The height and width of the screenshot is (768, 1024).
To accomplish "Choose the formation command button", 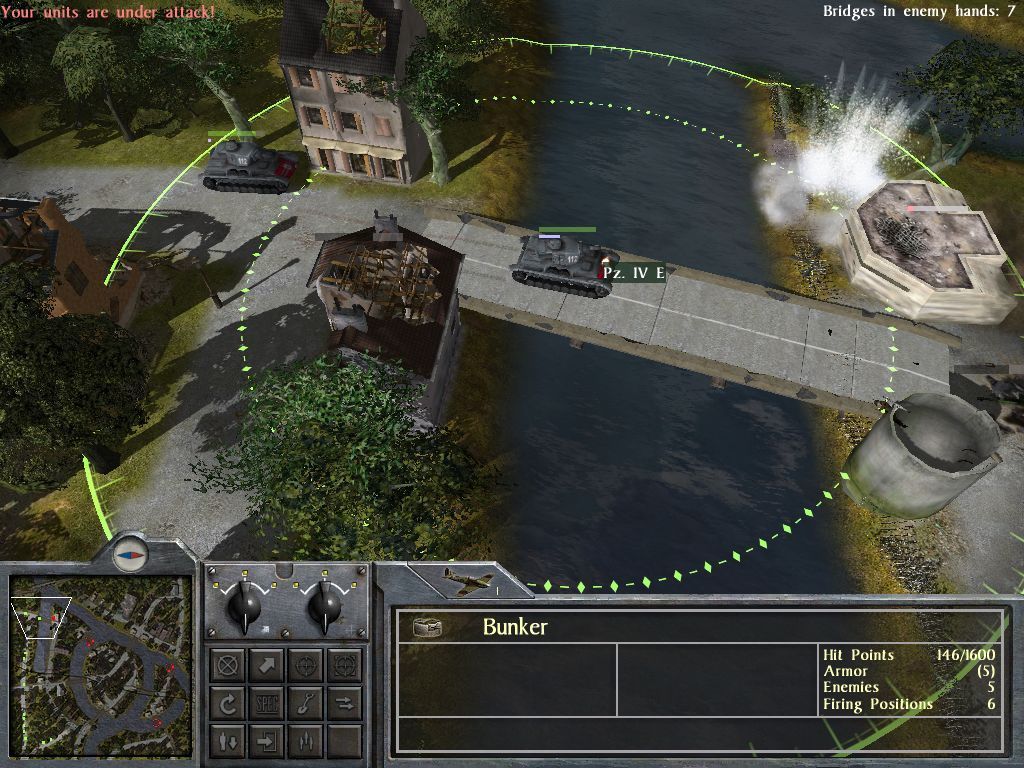I will click(305, 741).
